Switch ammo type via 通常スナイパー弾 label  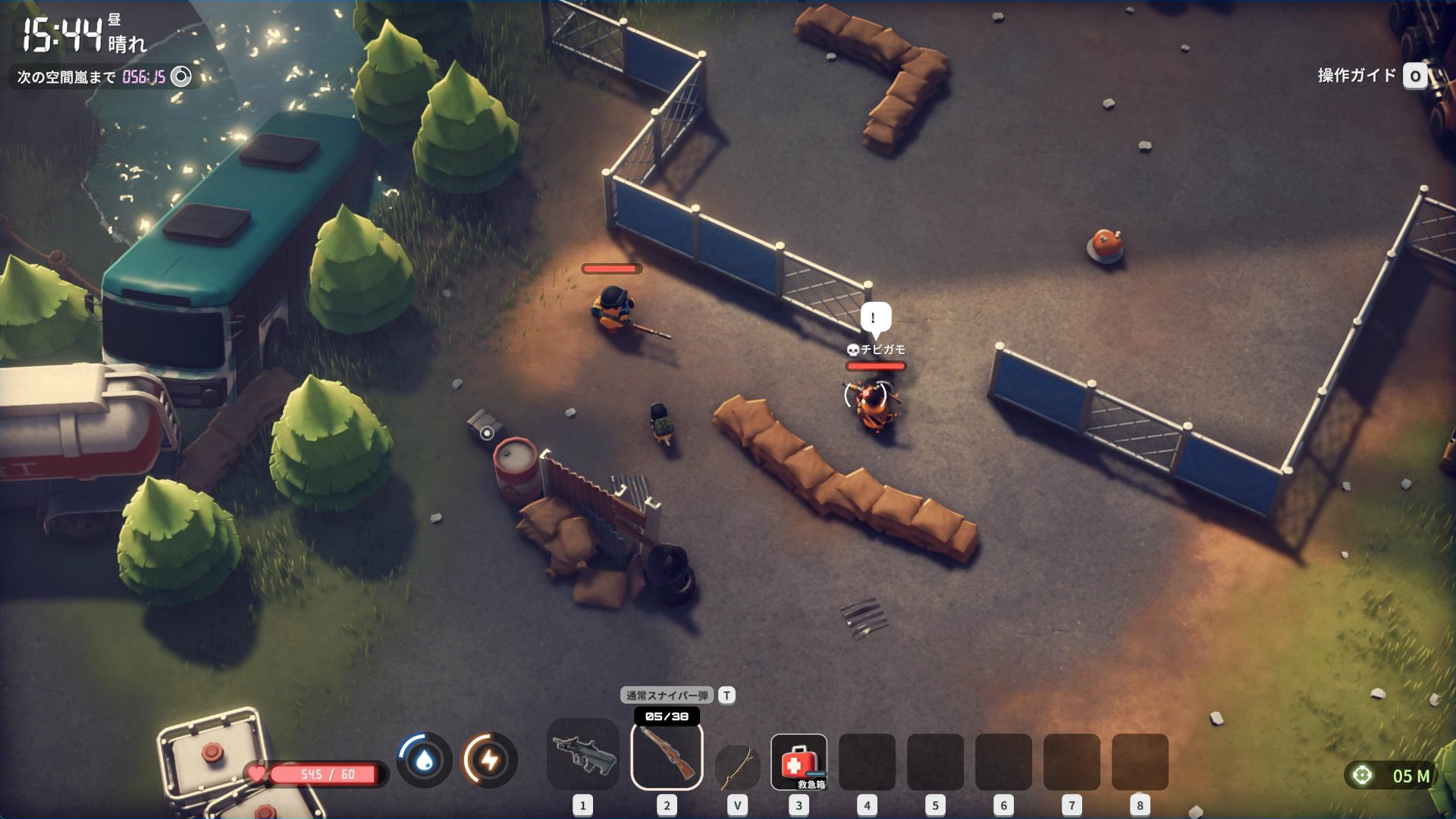pyautogui.click(x=667, y=695)
